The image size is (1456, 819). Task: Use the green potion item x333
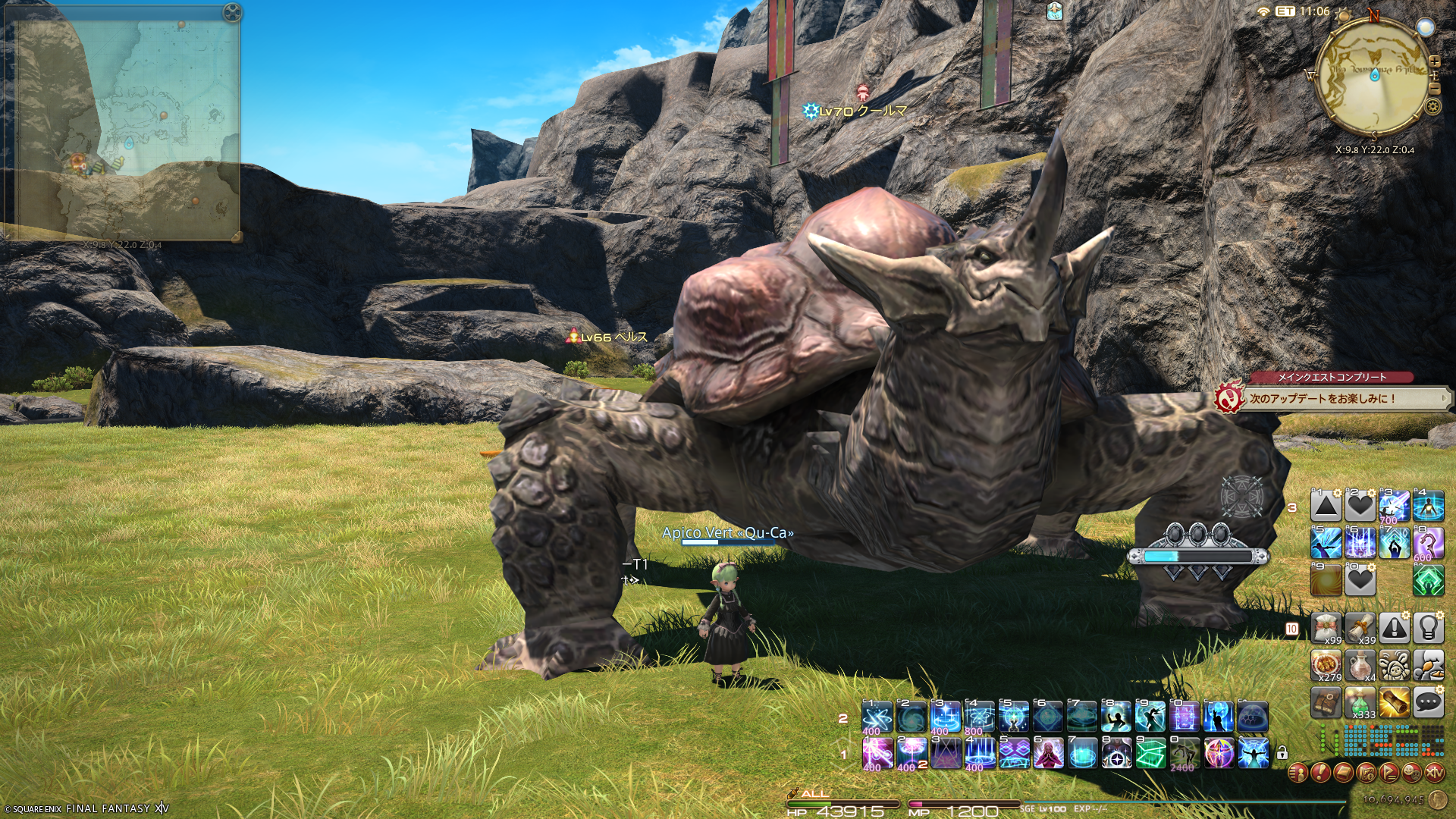[x=1360, y=703]
